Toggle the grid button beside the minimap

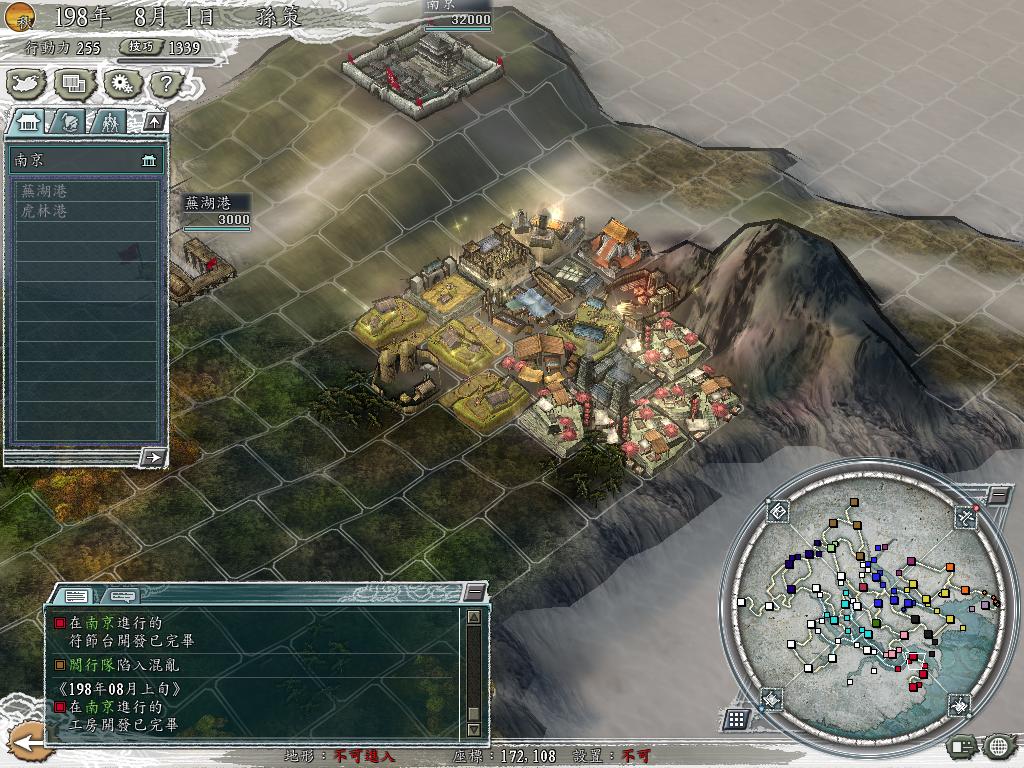(736, 718)
